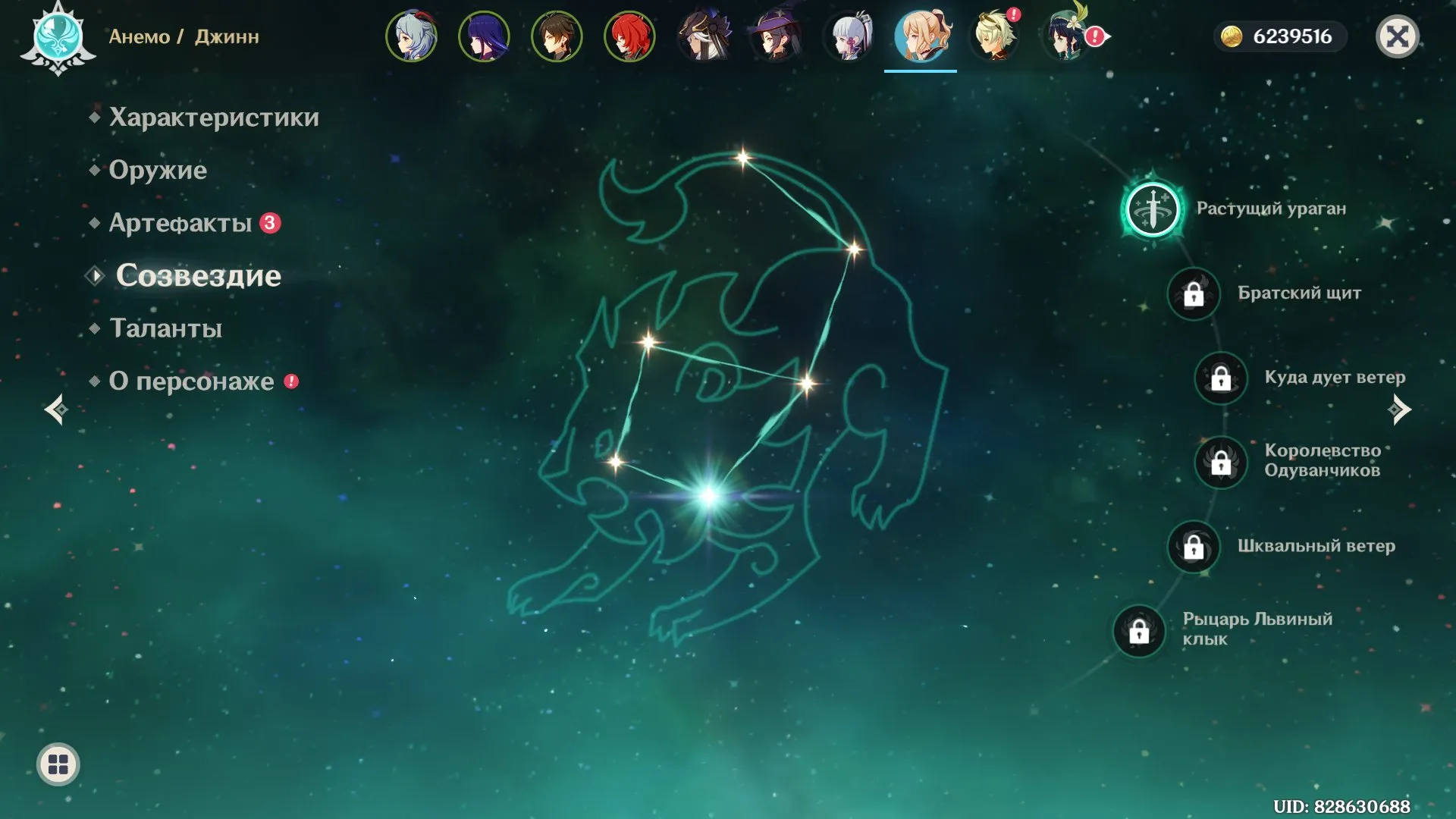View the Куда дует ветер constellation

pyautogui.click(x=1219, y=378)
